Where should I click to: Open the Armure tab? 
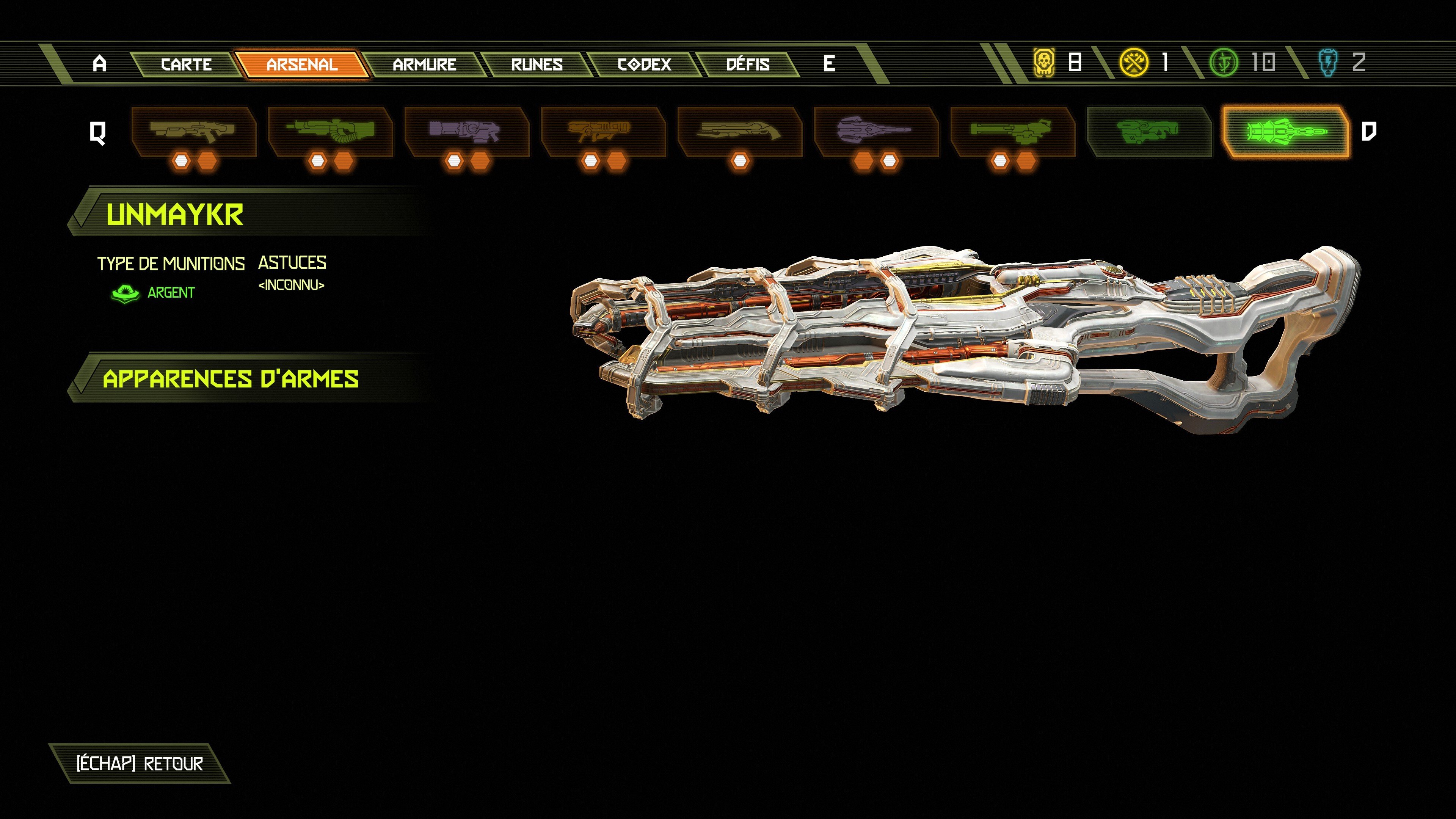(x=424, y=64)
